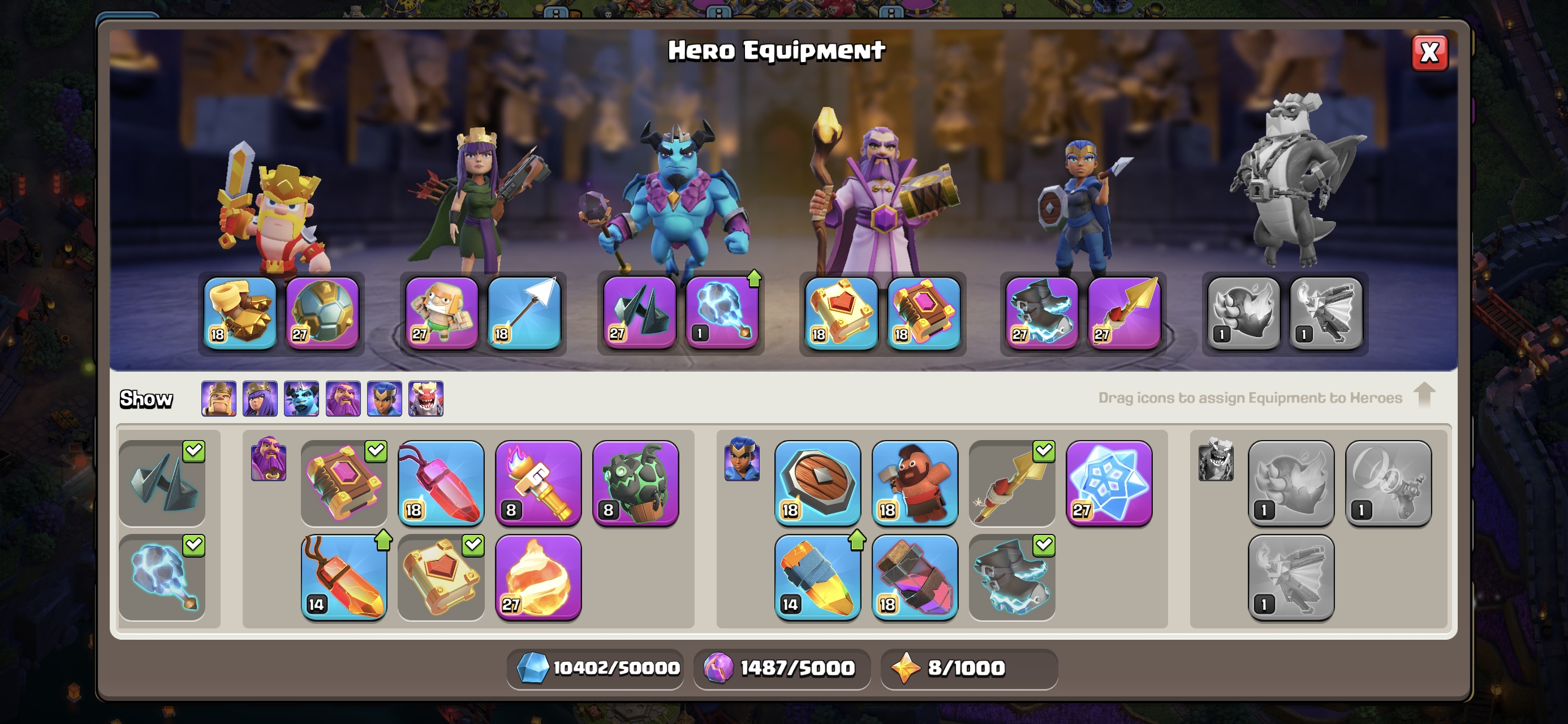Pick the Frozen snowflake equipment level 27
Screen dimensions: 1568x724
pyautogui.click(x=1109, y=484)
